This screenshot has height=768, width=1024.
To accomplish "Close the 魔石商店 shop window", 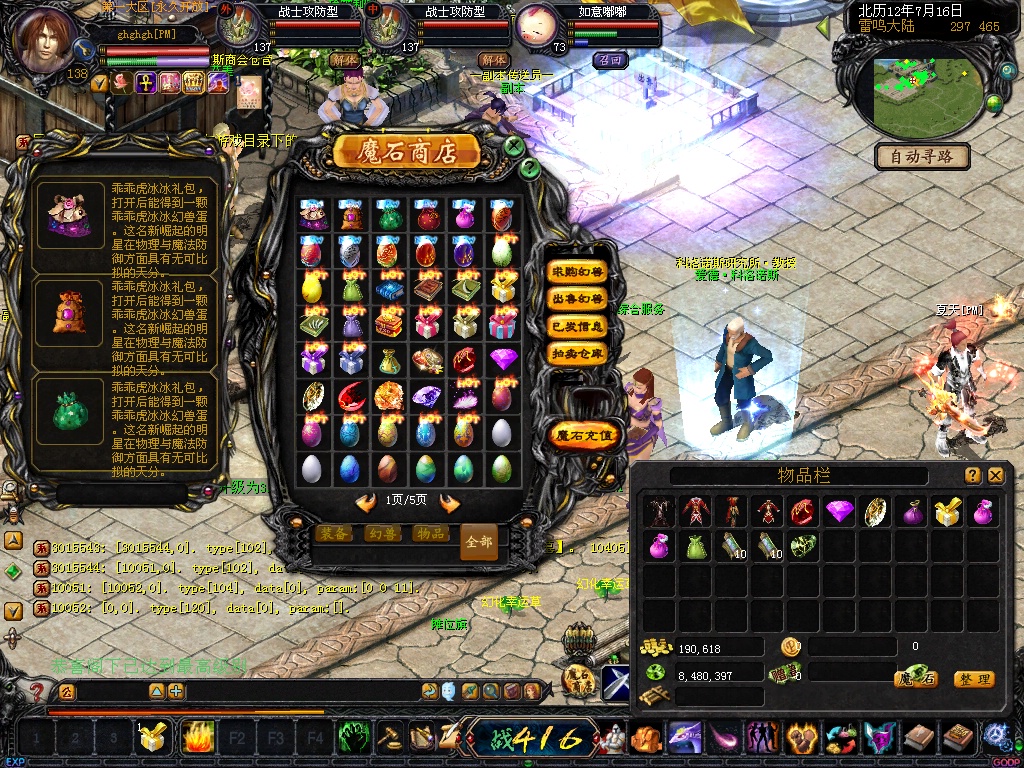I will (x=514, y=146).
